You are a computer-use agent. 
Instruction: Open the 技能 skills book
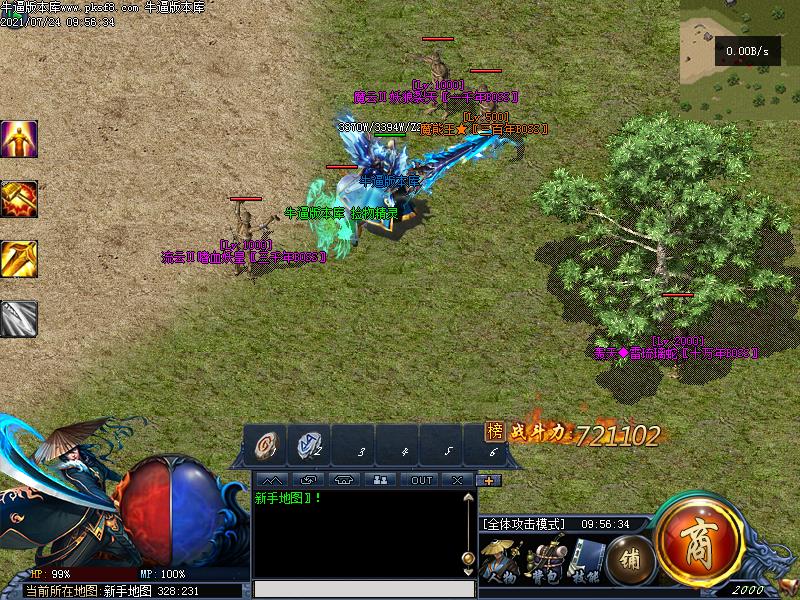pos(586,562)
